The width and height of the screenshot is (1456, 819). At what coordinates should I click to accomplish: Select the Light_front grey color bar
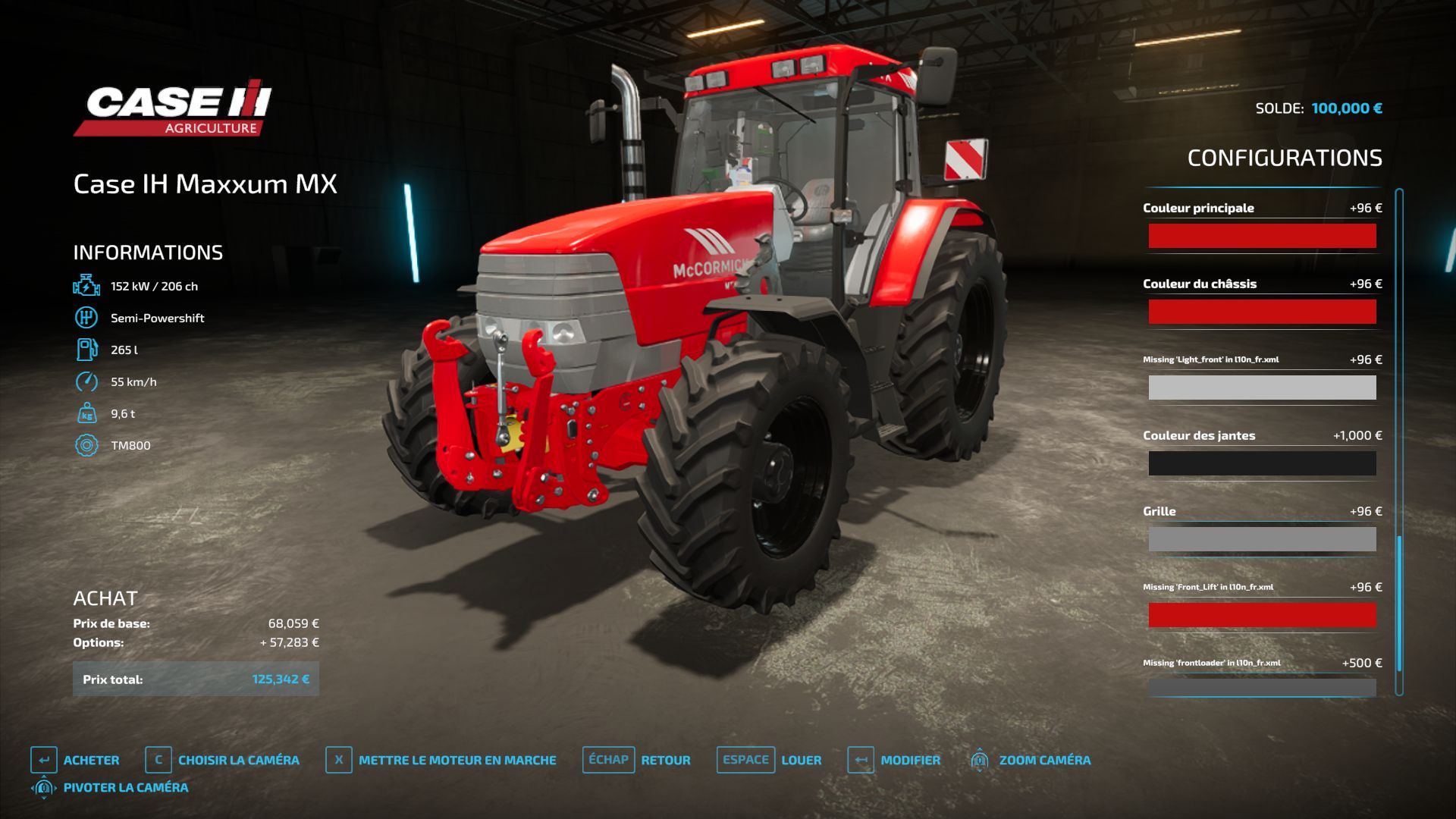click(x=1262, y=388)
